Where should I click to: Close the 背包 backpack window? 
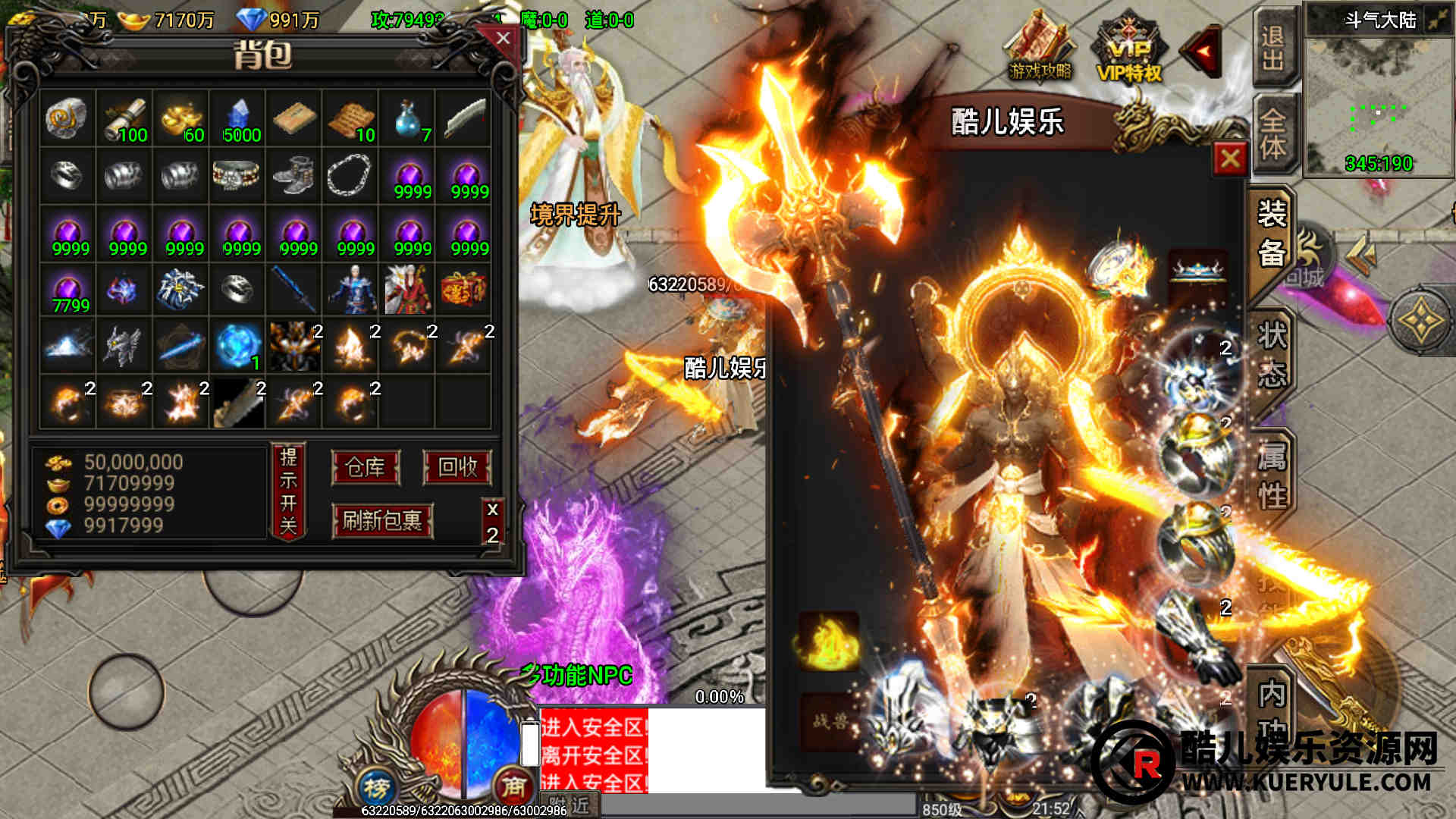pos(503,39)
